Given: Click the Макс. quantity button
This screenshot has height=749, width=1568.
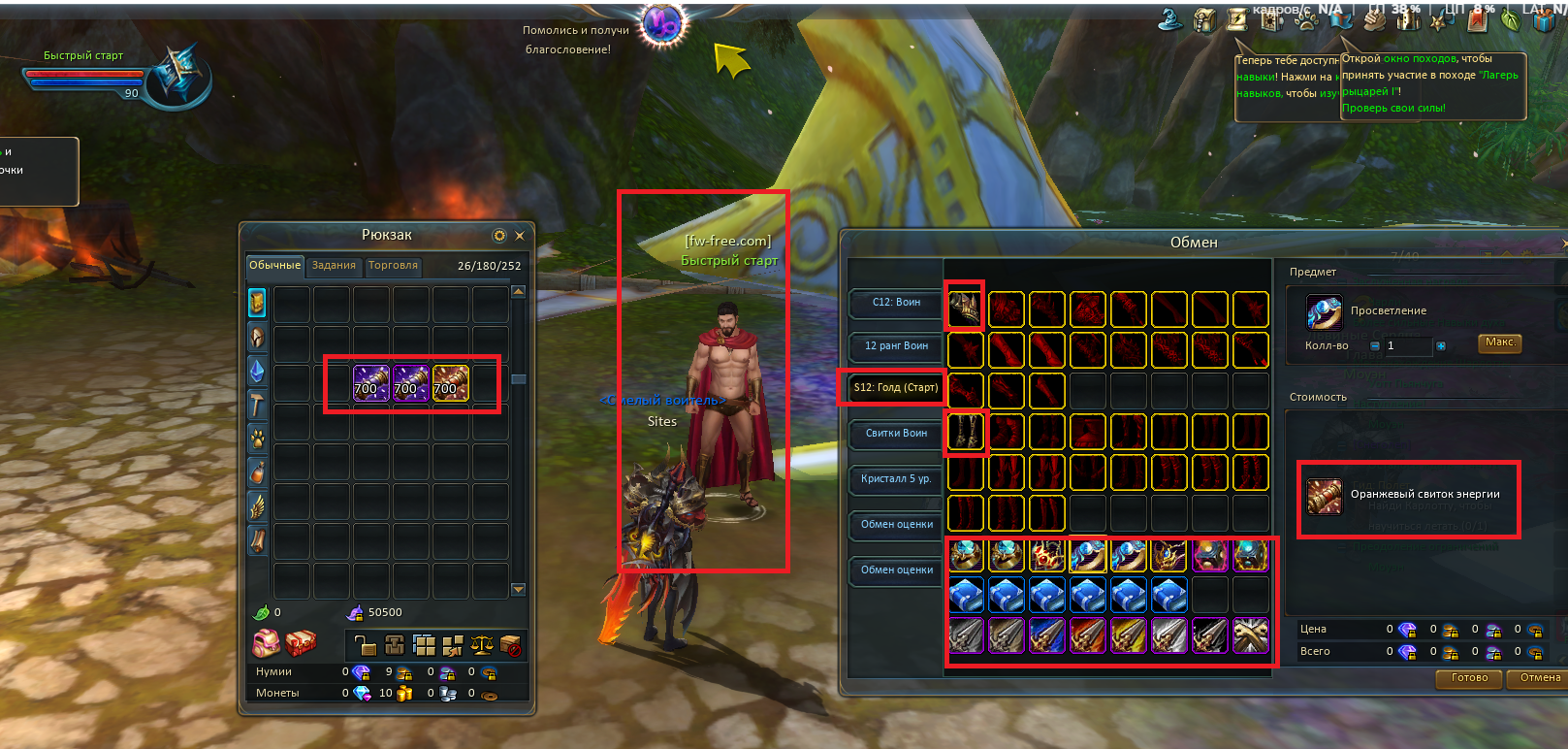Looking at the screenshot, I should coord(1500,342).
